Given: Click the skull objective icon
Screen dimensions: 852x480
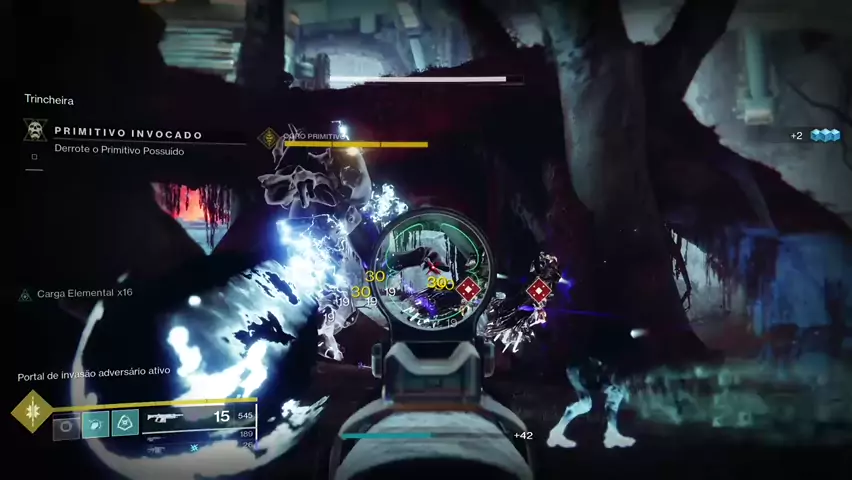Looking at the screenshot, I should click(35, 131).
